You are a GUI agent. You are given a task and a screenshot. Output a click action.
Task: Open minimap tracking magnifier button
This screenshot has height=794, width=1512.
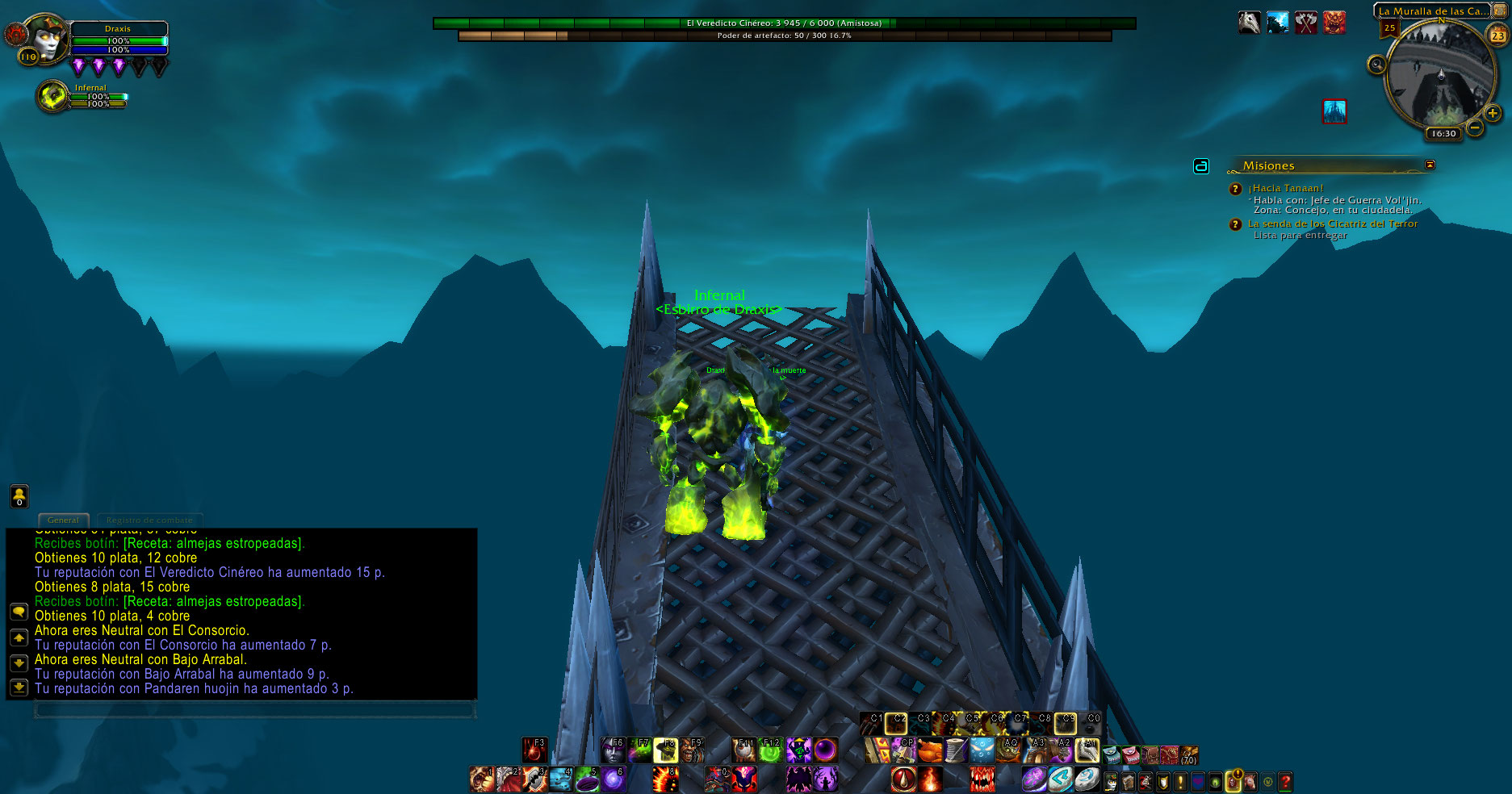click(1376, 65)
